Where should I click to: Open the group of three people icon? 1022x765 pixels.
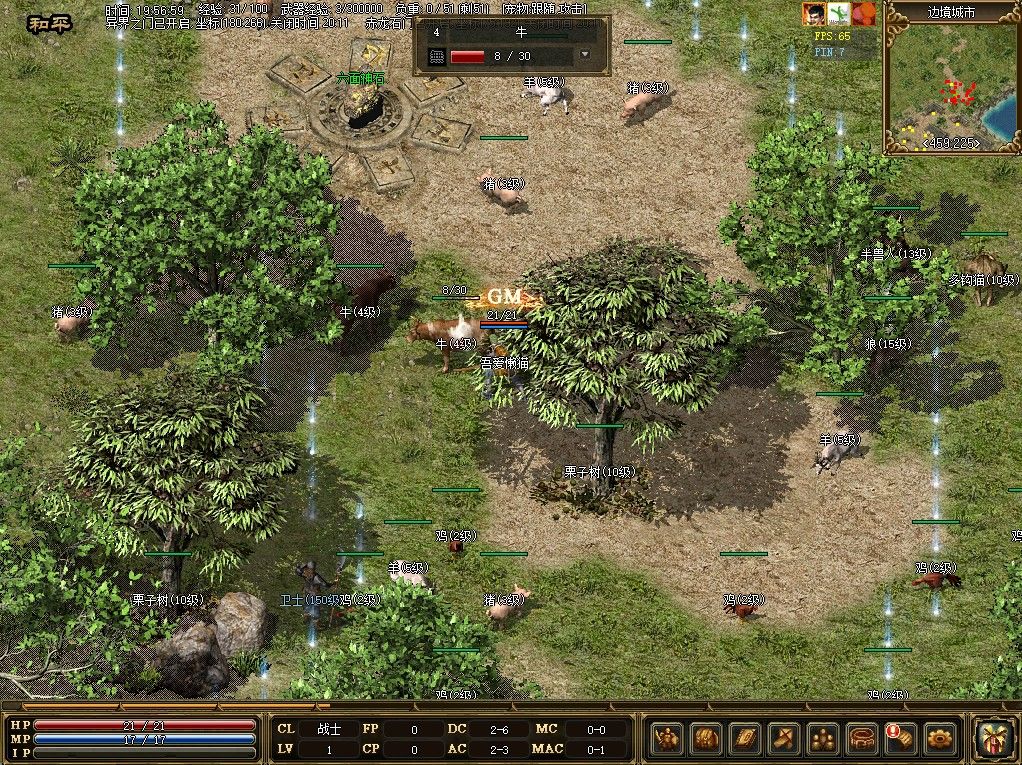tap(823, 739)
